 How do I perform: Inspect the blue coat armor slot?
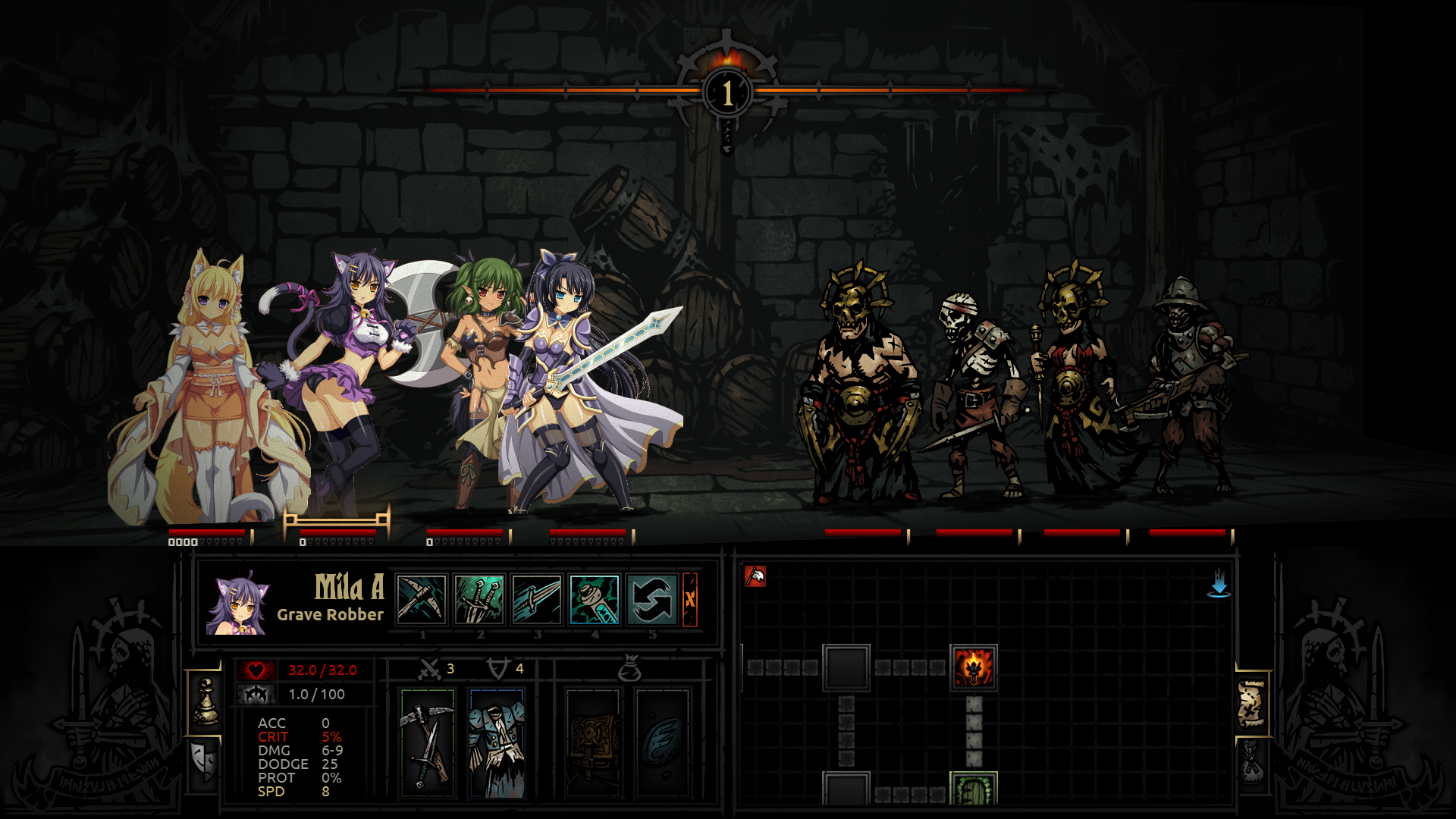pos(497,743)
